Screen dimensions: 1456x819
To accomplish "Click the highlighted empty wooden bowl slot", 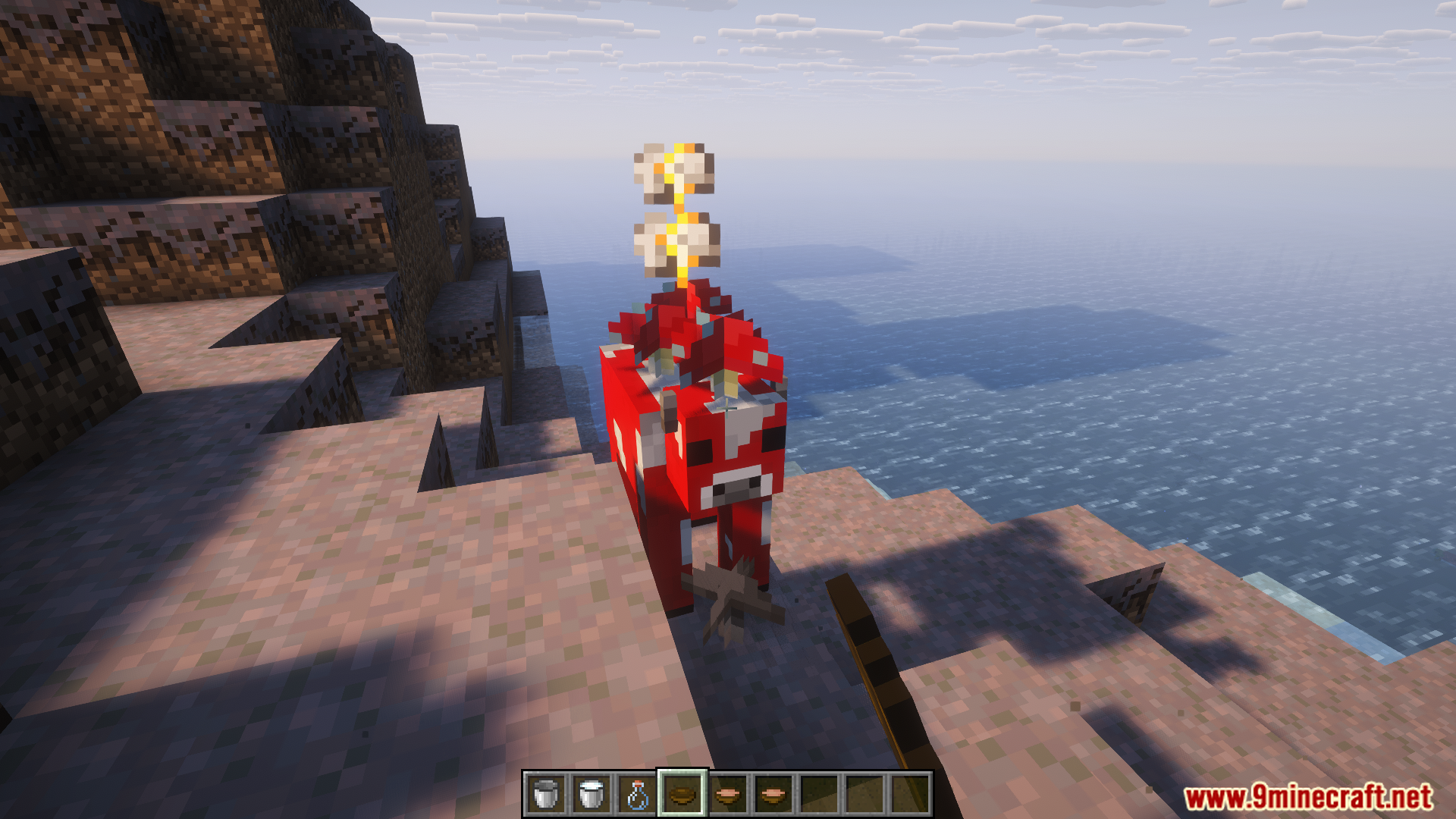I will click(x=682, y=794).
